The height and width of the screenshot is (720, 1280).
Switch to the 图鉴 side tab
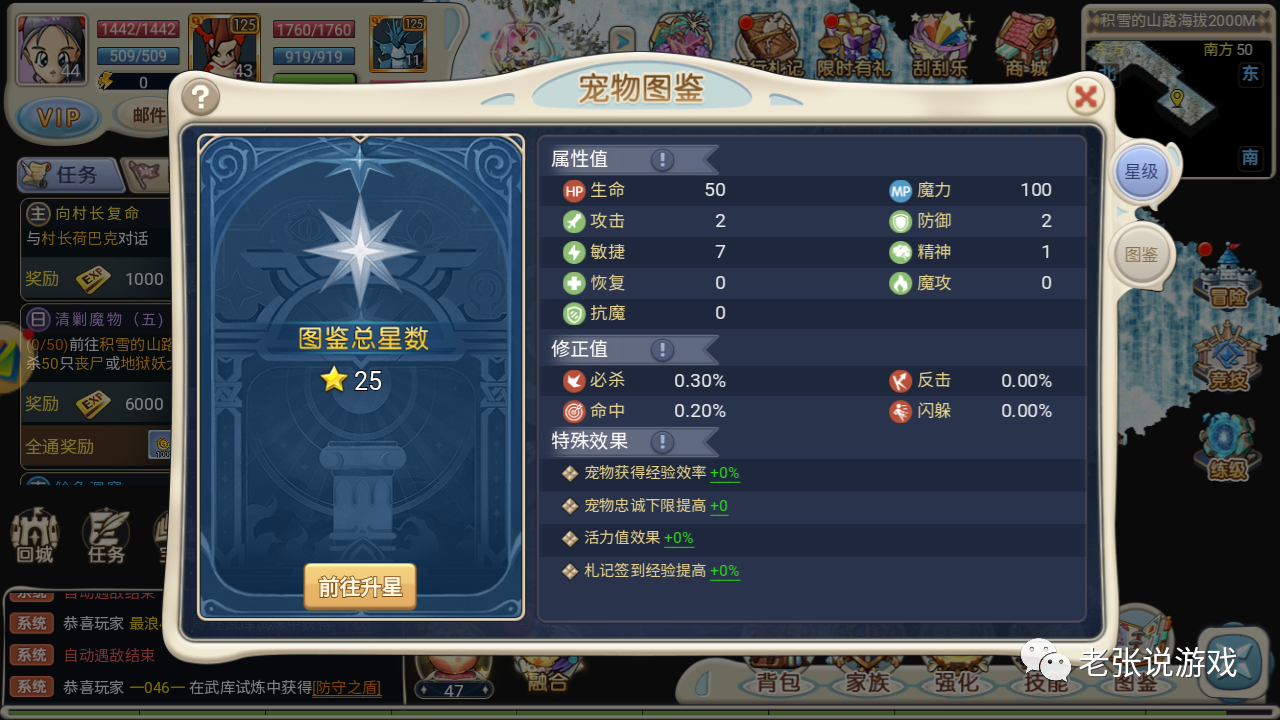pyautogui.click(x=1141, y=255)
